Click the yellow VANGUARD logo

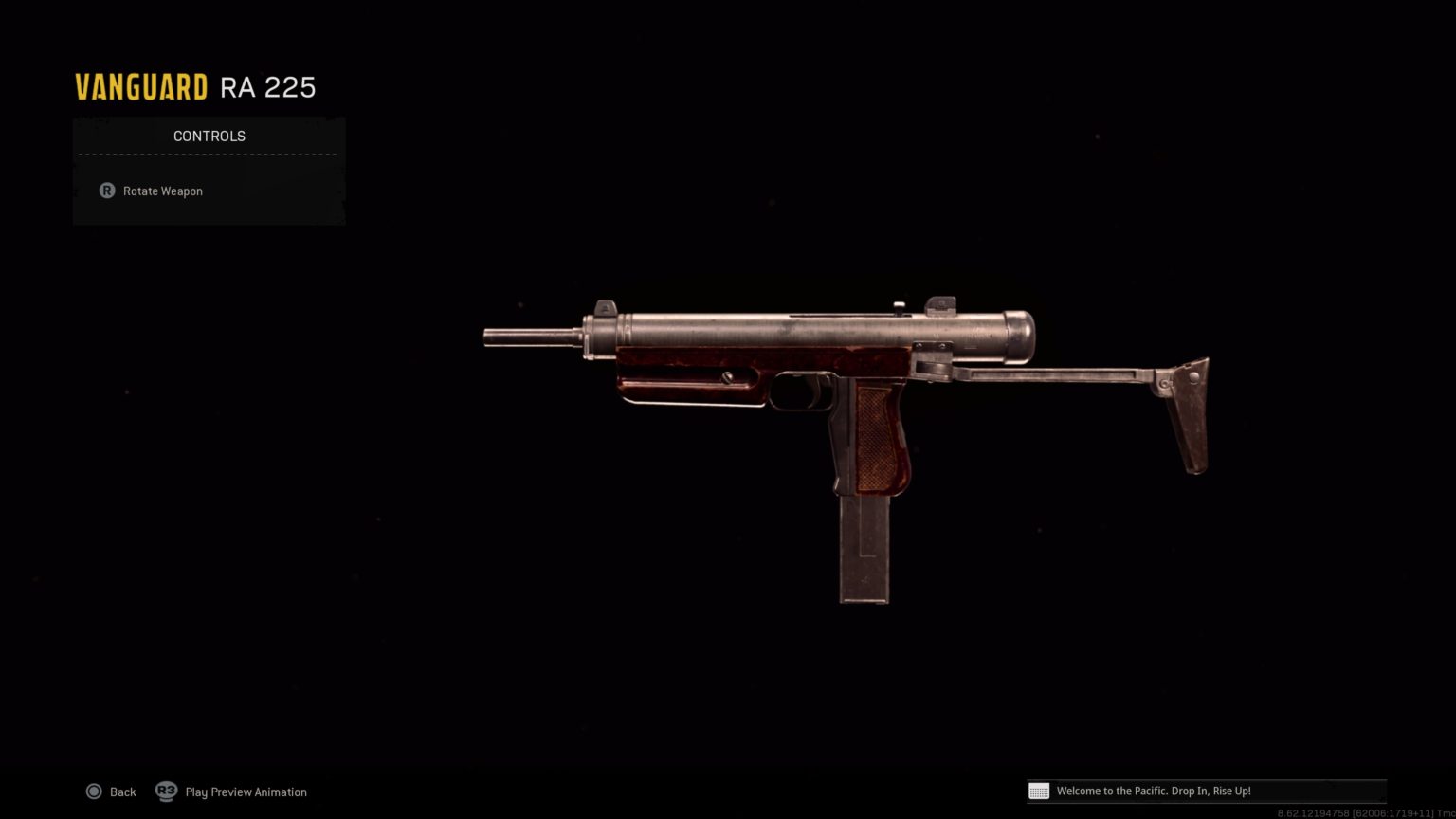[140, 85]
